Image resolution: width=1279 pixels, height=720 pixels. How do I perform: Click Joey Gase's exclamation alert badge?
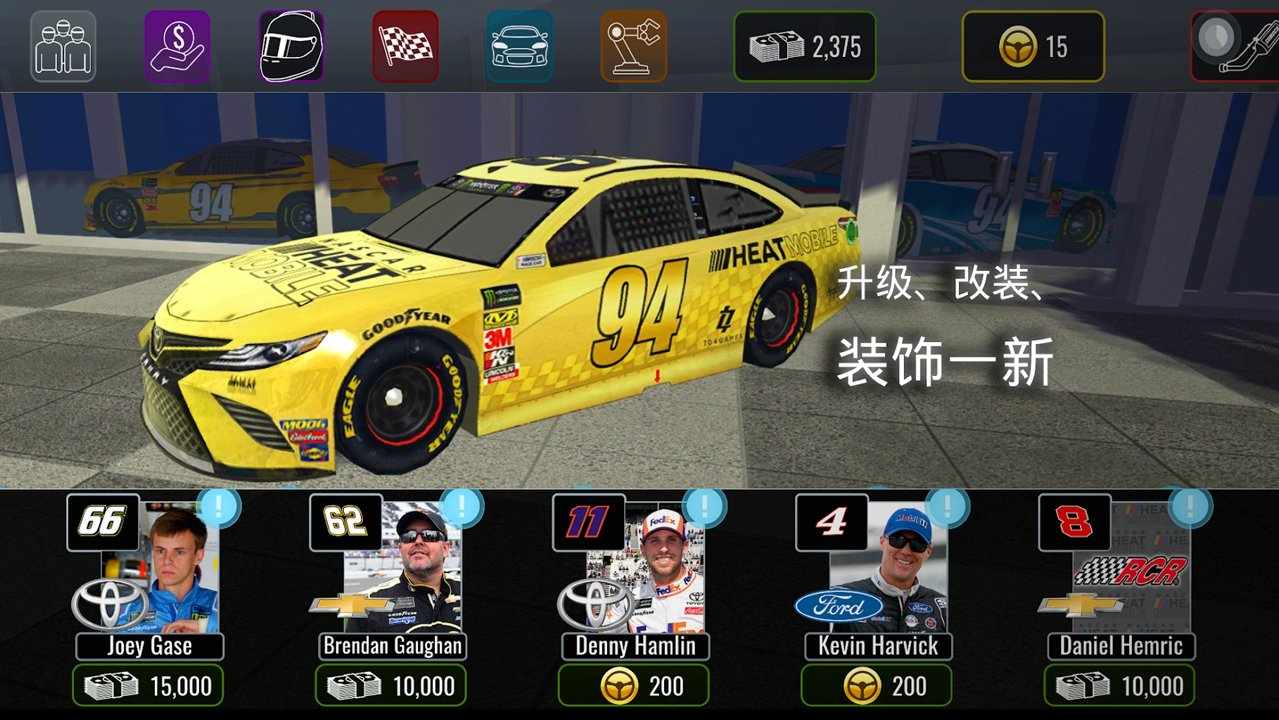click(217, 507)
